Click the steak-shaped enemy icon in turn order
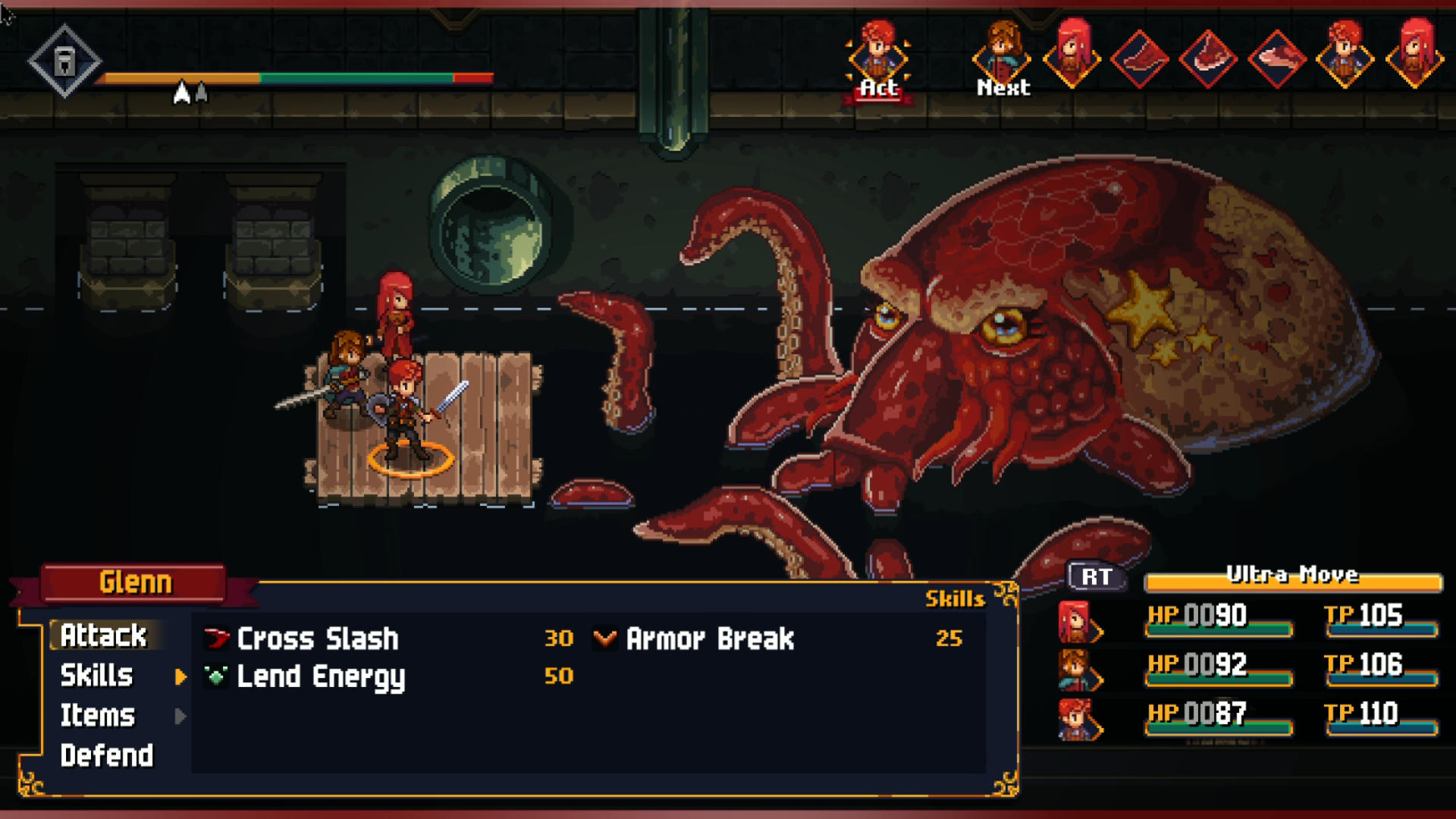The width and height of the screenshot is (1456, 819). (1209, 59)
